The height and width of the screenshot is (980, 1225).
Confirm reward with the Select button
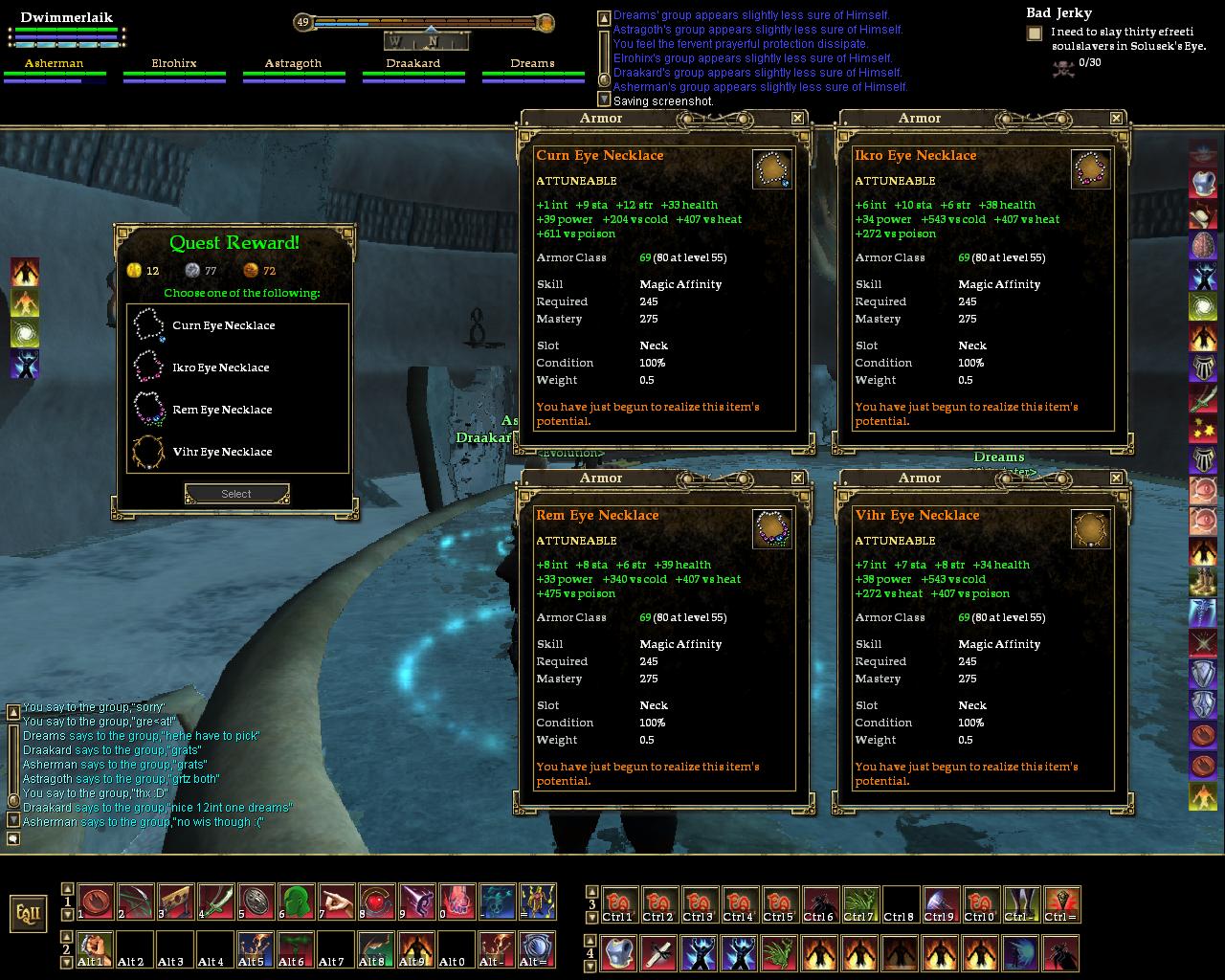[x=236, y=494]
